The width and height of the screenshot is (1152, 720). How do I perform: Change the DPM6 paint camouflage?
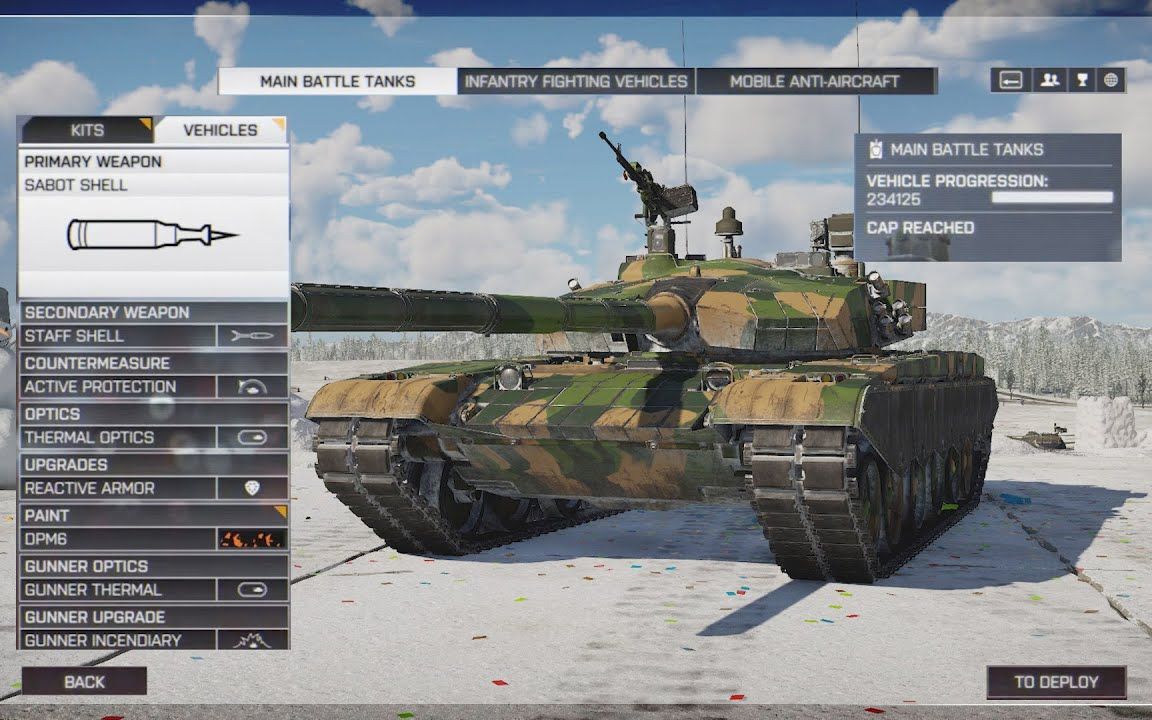click(153, 540)
